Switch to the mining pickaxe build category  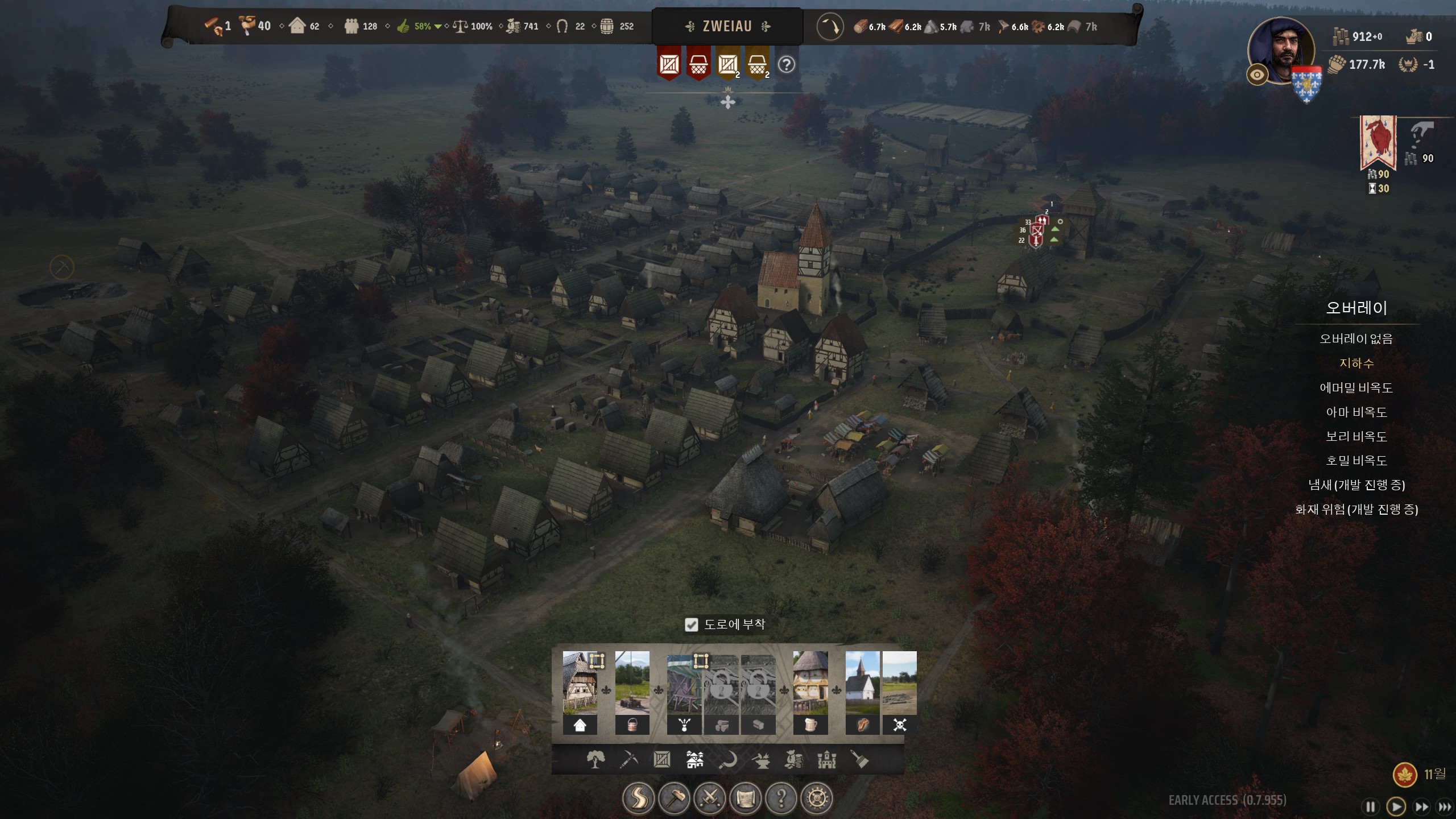[x=628, y=759]
